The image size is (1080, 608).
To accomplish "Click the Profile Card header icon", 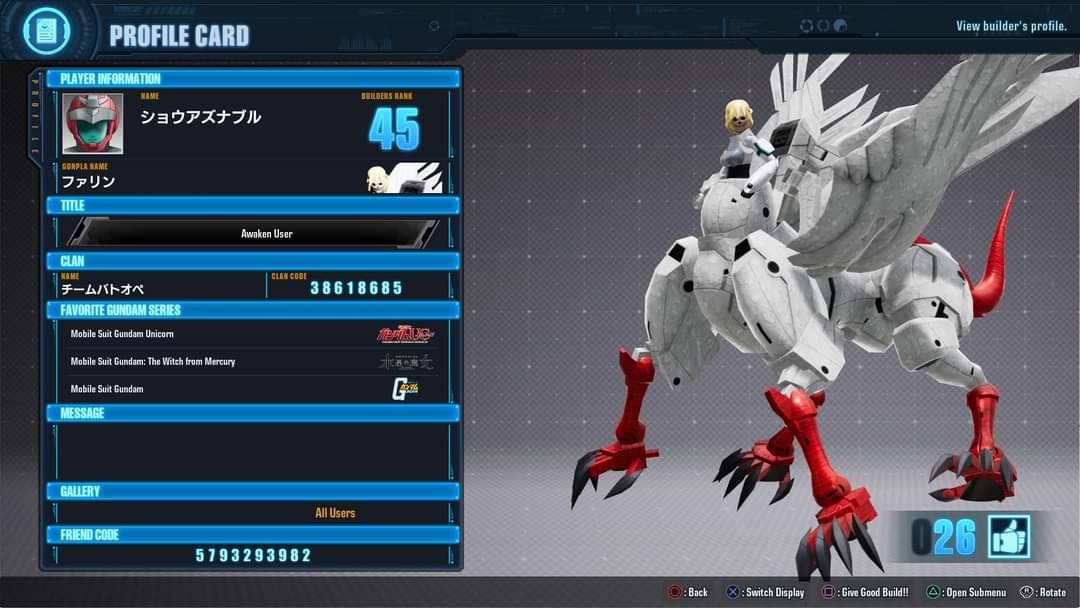I will tap(45, 31).
